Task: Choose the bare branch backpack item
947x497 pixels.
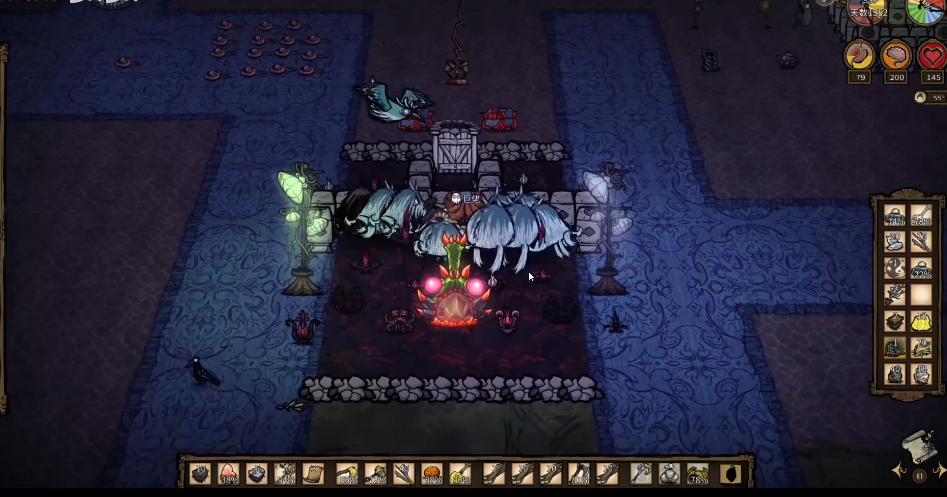Action: point(895,295)
